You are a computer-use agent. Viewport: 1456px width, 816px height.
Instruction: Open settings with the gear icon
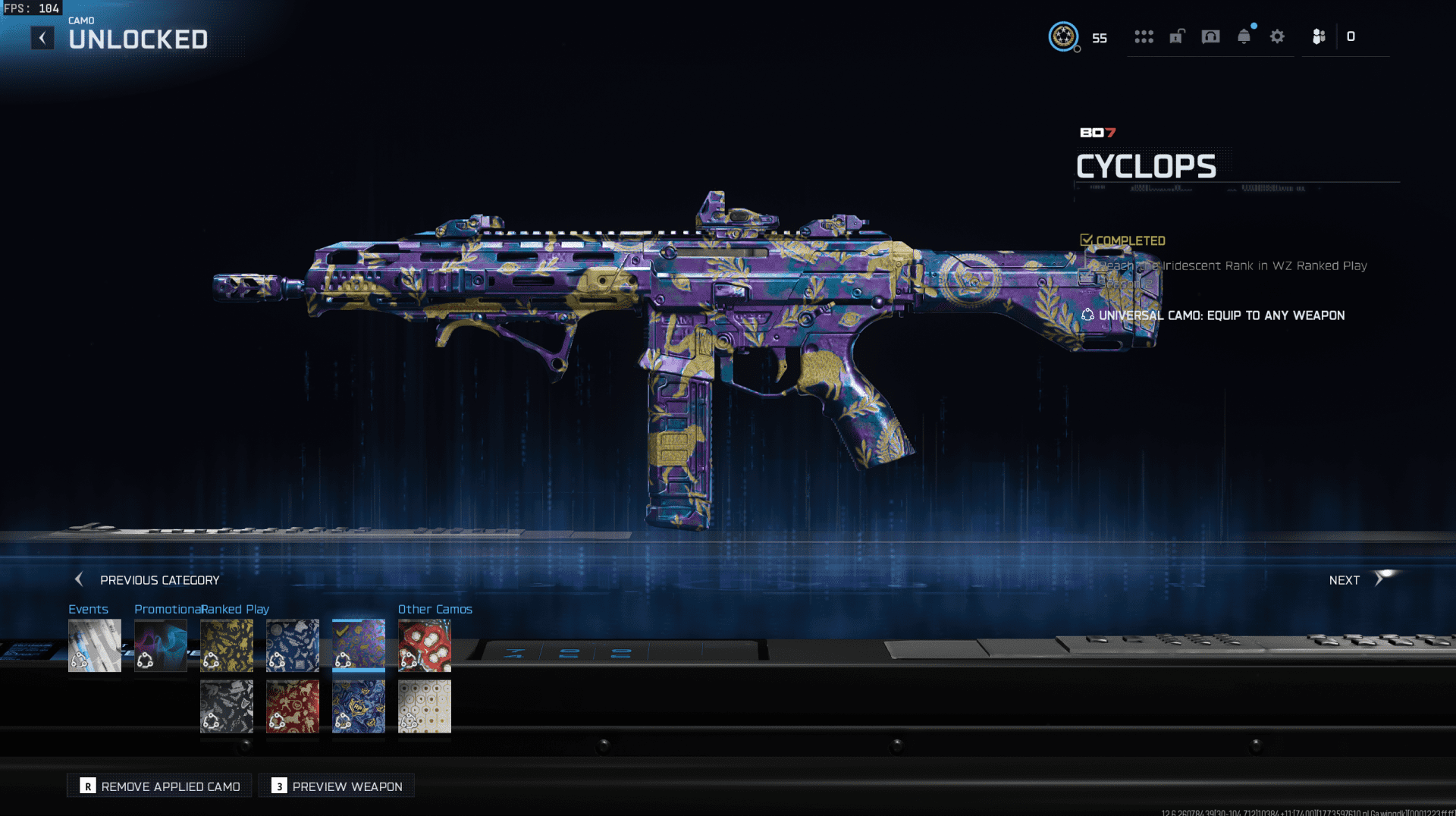tap(1277, 36)
